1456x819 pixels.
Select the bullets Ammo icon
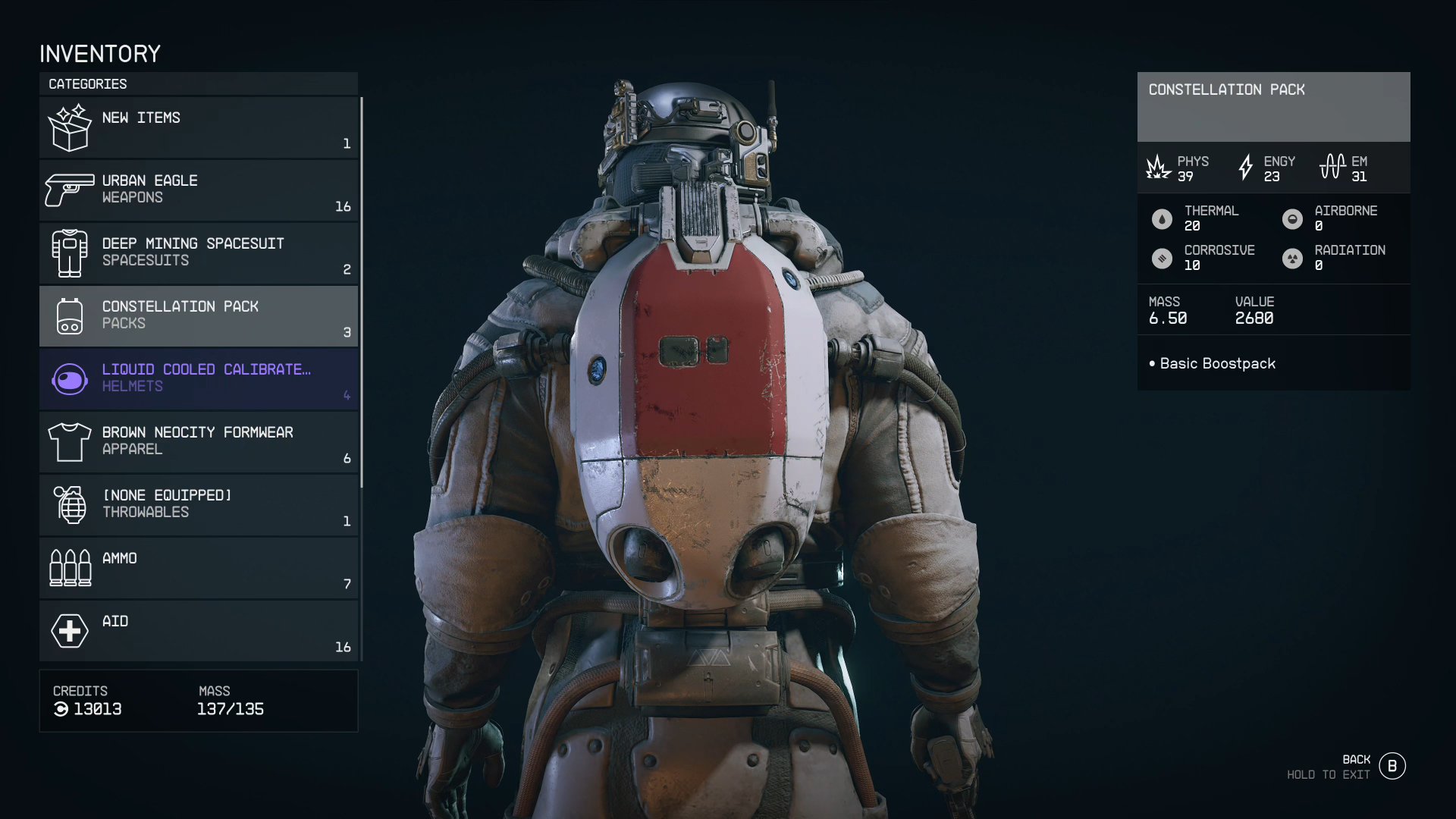tap(70, 567)
